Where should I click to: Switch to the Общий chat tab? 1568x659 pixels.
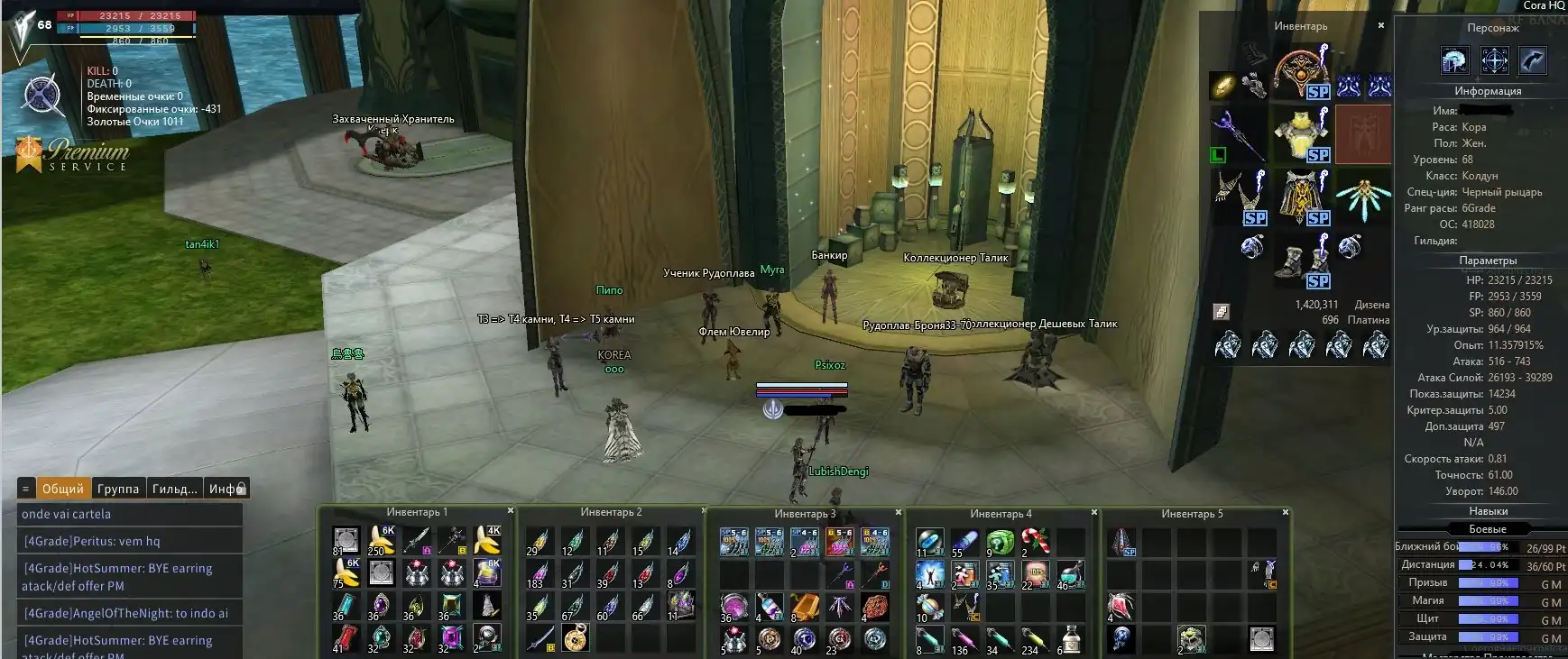click(x=62, y=489)
